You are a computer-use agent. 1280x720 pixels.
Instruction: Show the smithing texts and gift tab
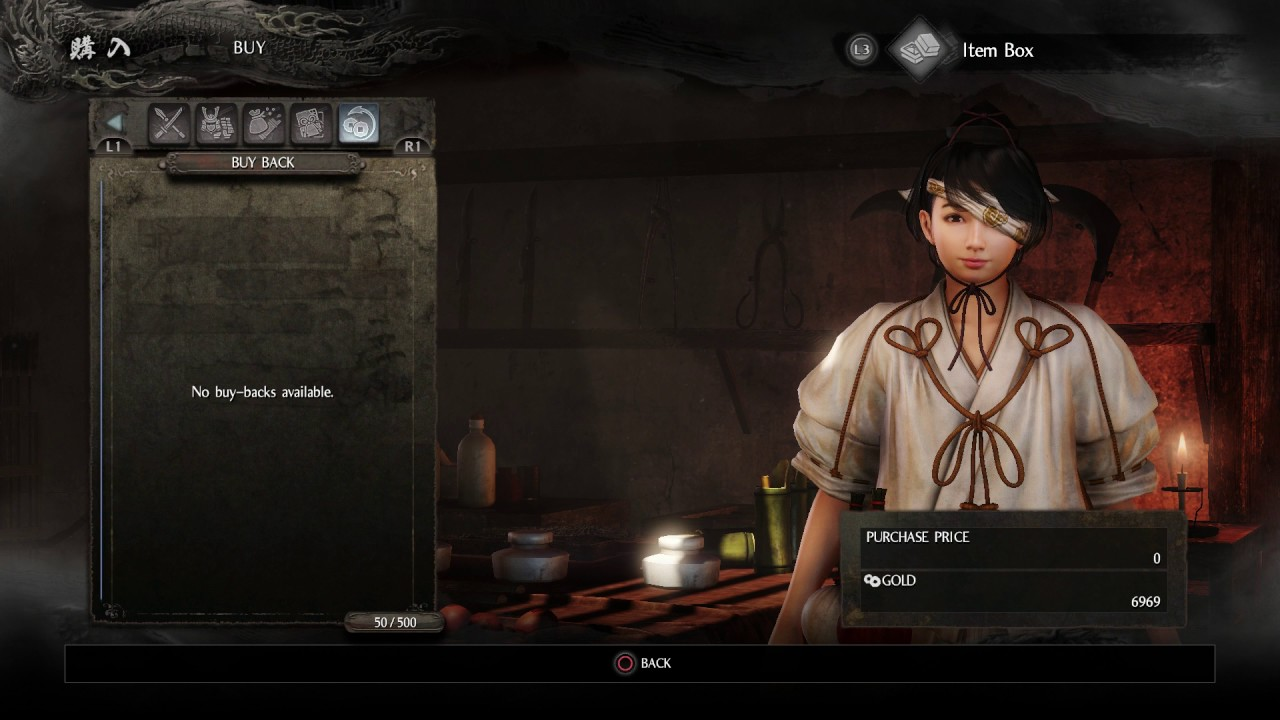[x=311, y=124]
